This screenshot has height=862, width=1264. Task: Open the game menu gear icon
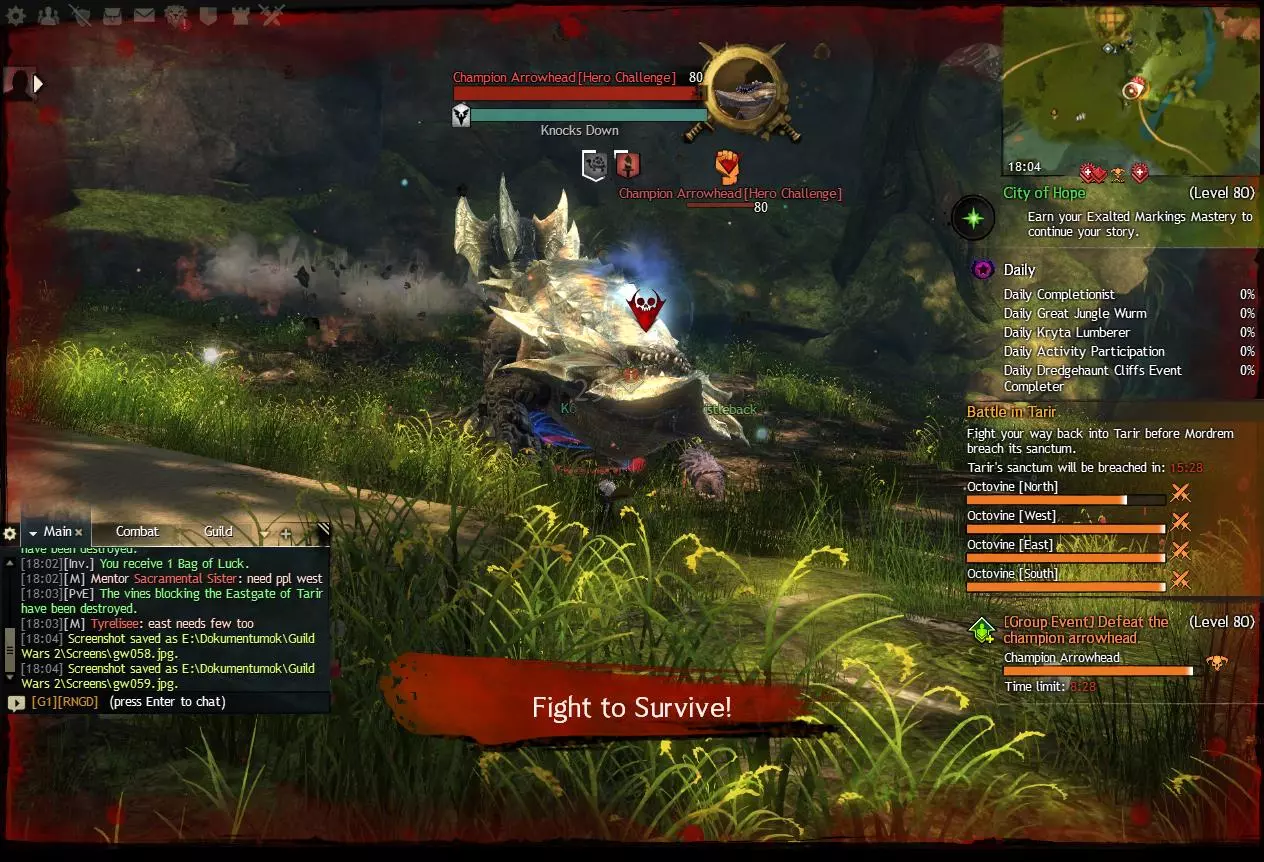point(17,15)
